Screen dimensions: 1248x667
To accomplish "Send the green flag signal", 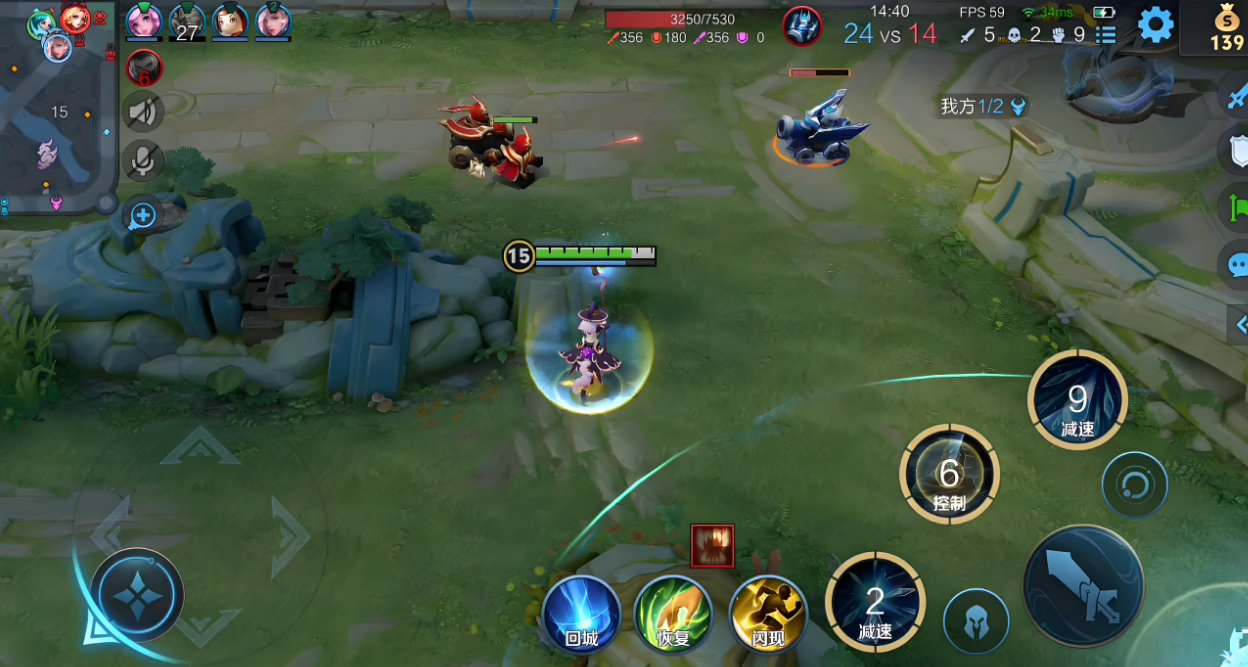I will [x=1237, y=208].
